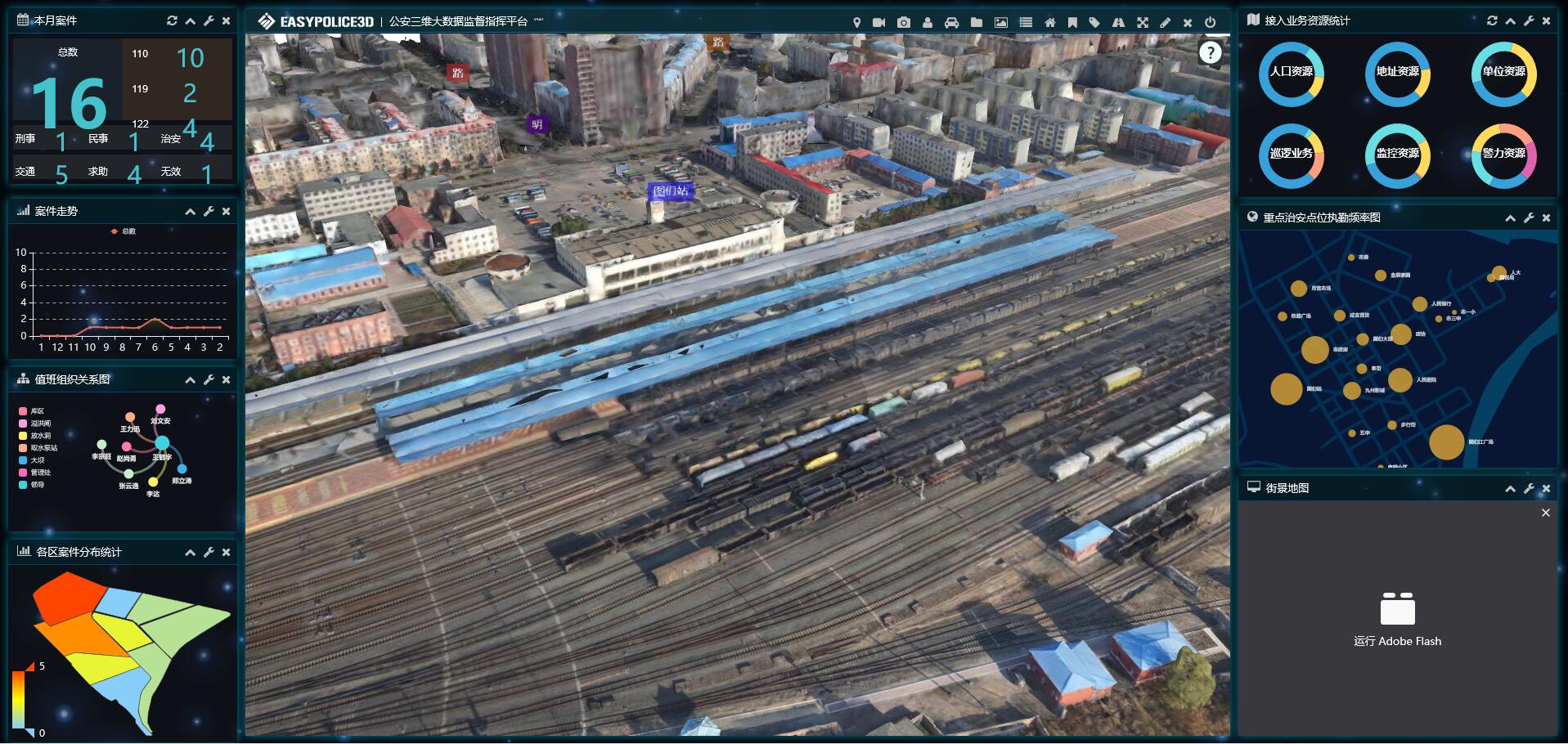Select the 人口资源 donut chart
The height and width of the screenshot is (744, 1568).
tap(1291, 74)
